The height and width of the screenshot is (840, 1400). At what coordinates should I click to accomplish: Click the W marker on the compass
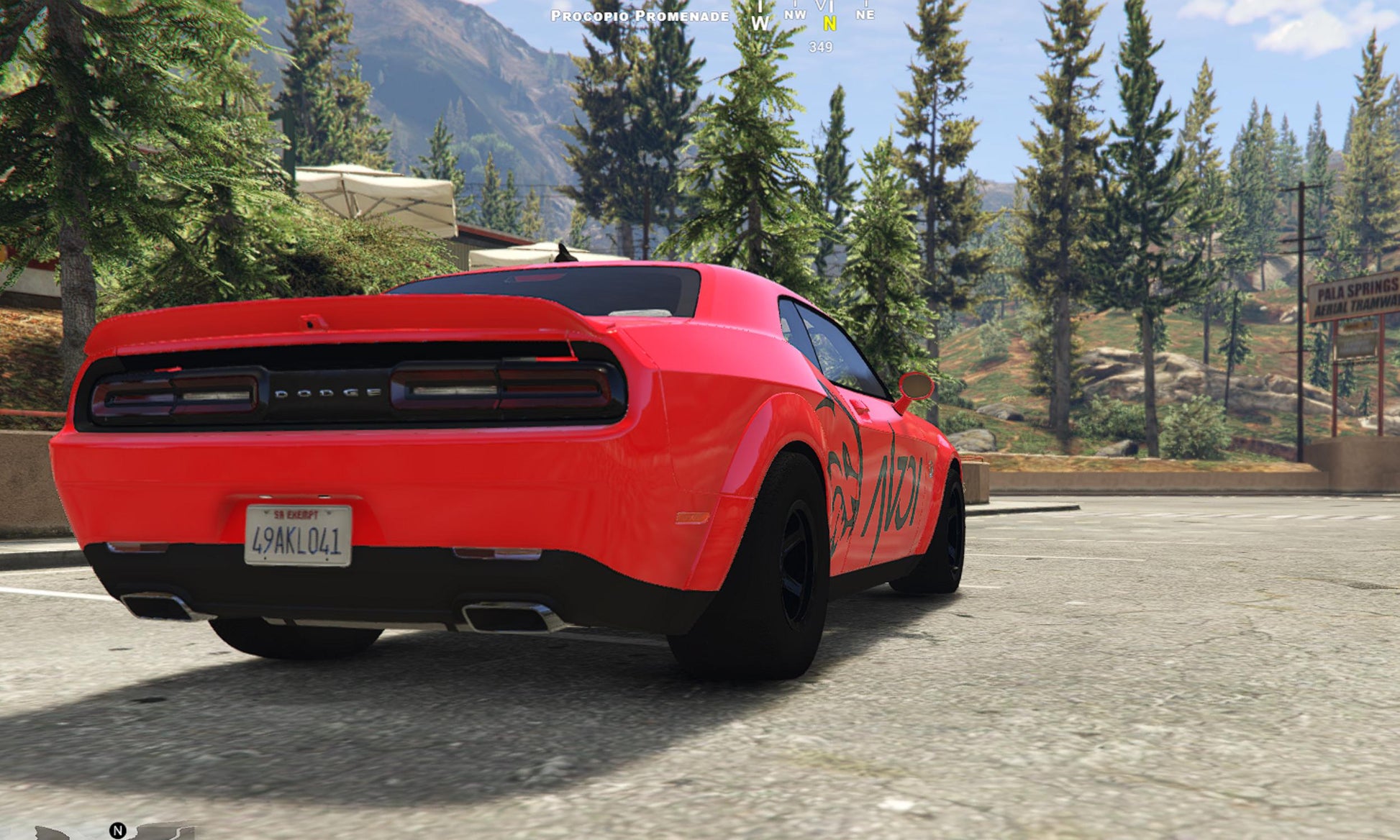pos(760,23)
